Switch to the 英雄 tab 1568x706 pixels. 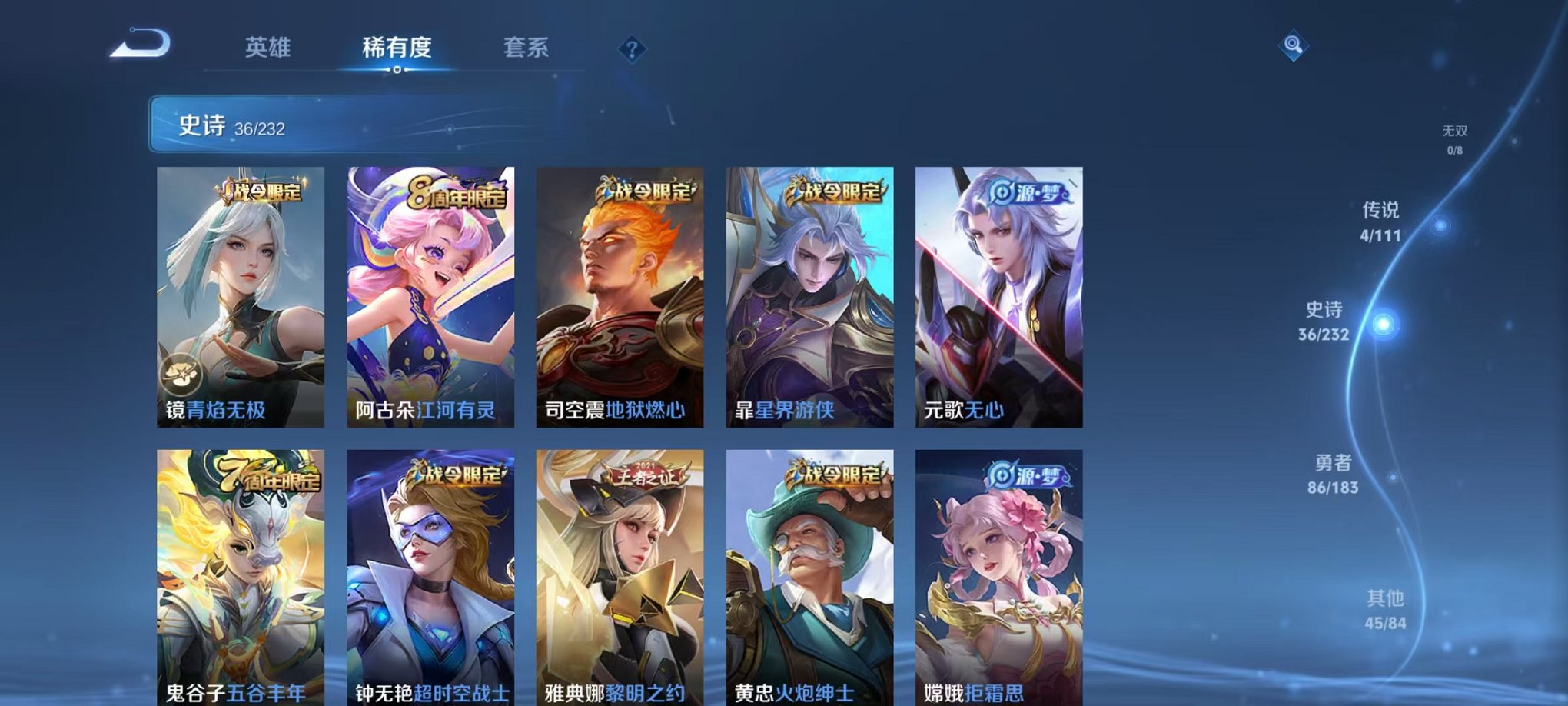(x=267, y=48)
